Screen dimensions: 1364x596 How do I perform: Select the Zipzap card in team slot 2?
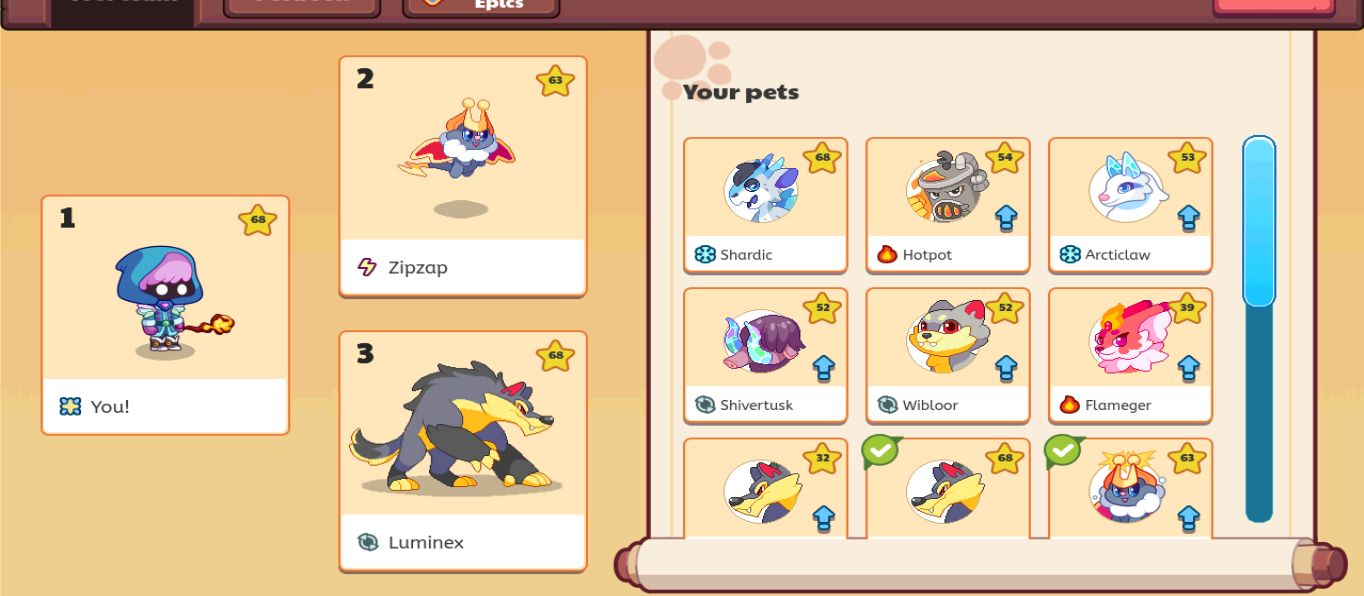tap(462, 176)
